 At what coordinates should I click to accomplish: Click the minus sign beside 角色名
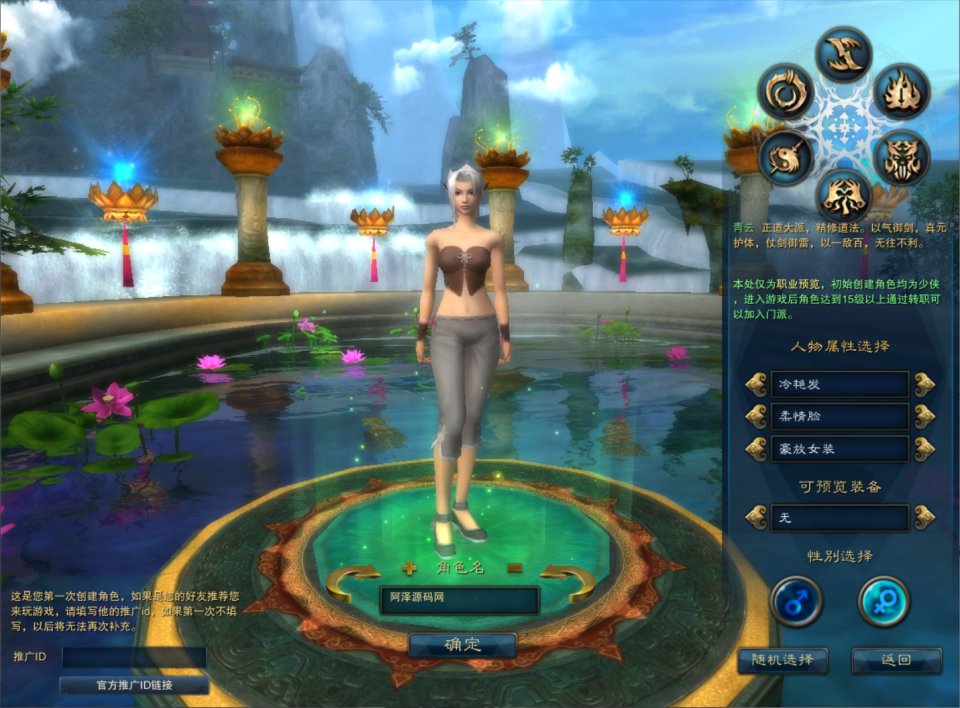pos(515,568)
